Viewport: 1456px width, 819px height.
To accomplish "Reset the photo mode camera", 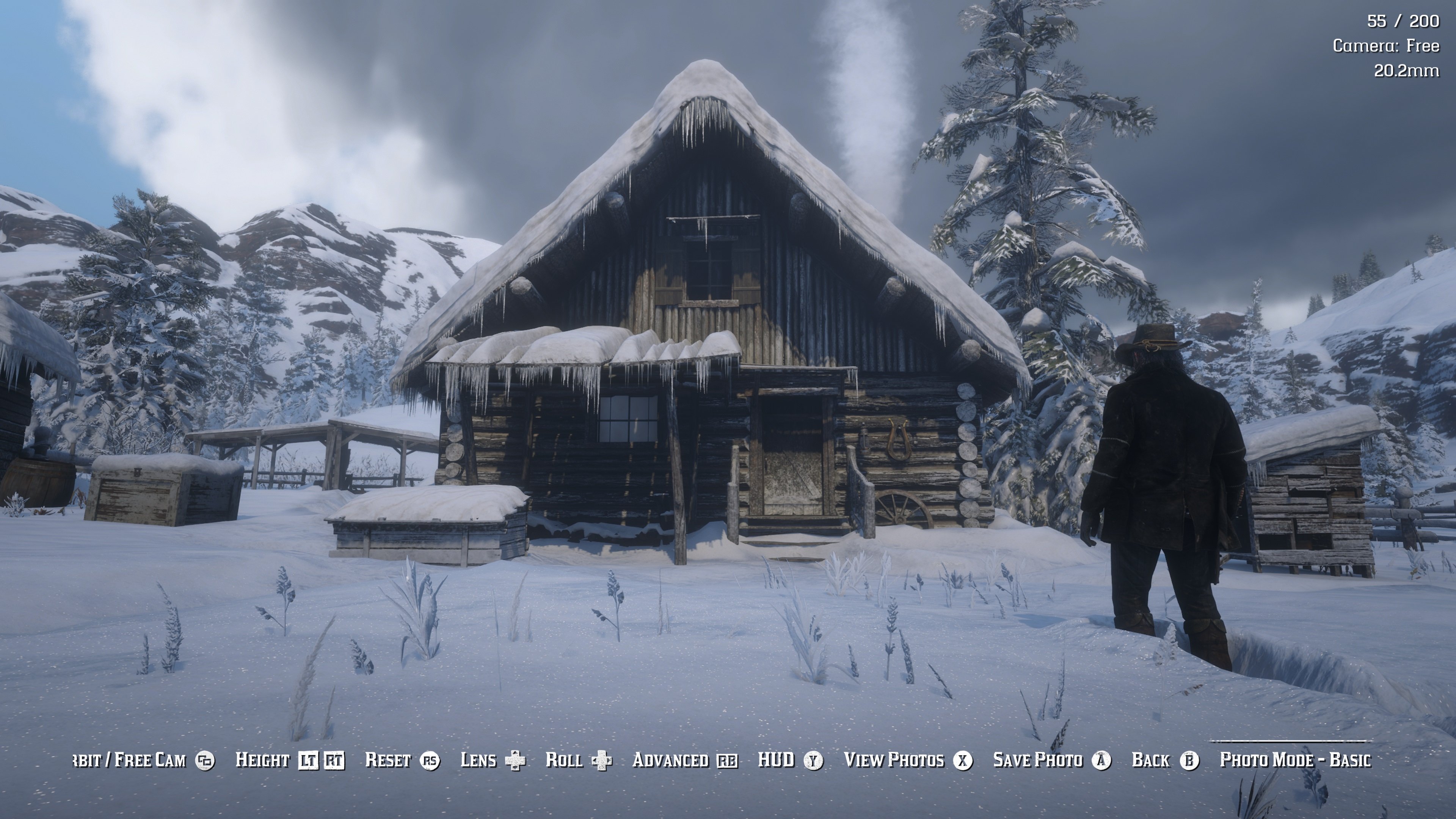I will 402,760.
